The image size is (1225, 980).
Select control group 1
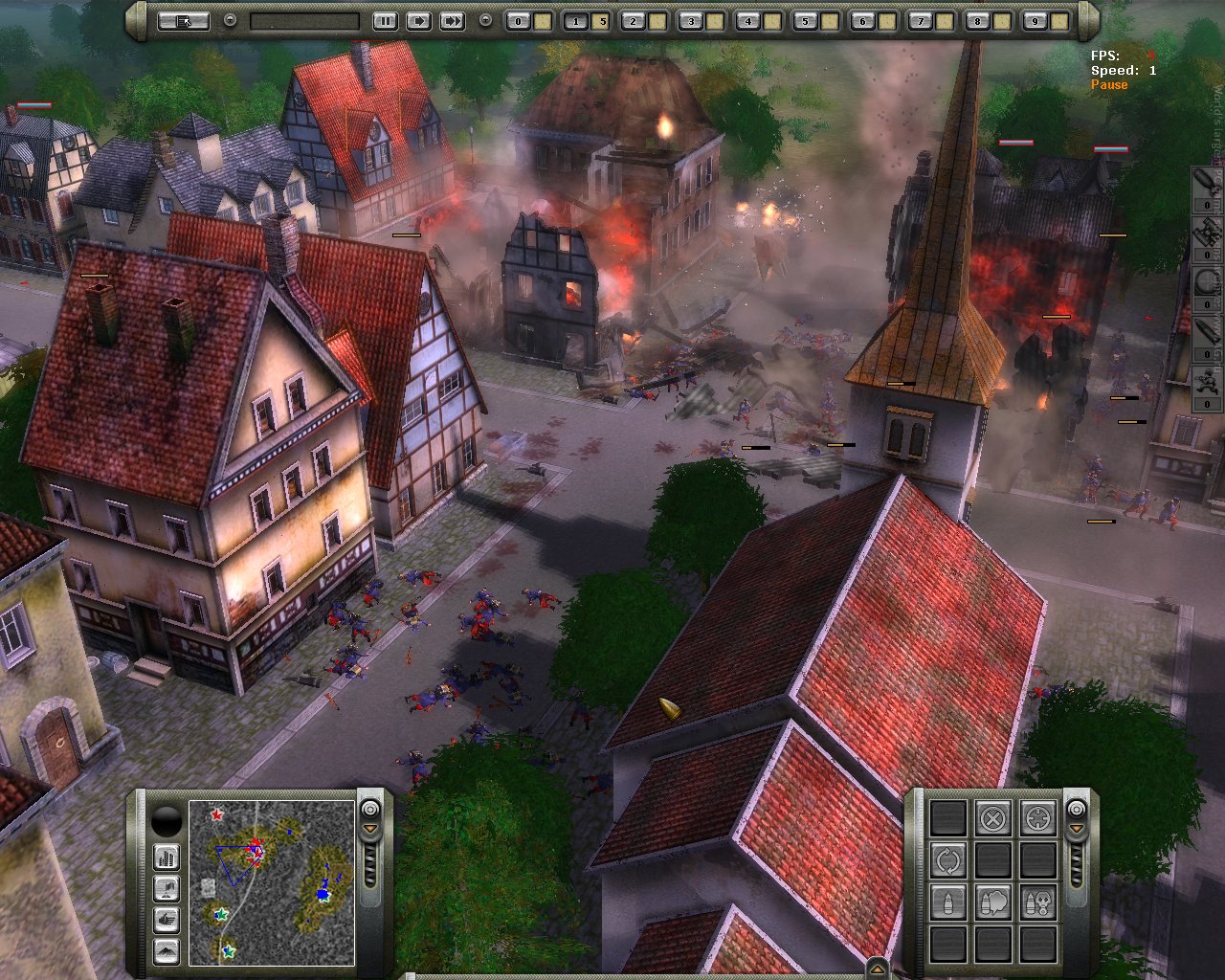[x=575, y=20]
